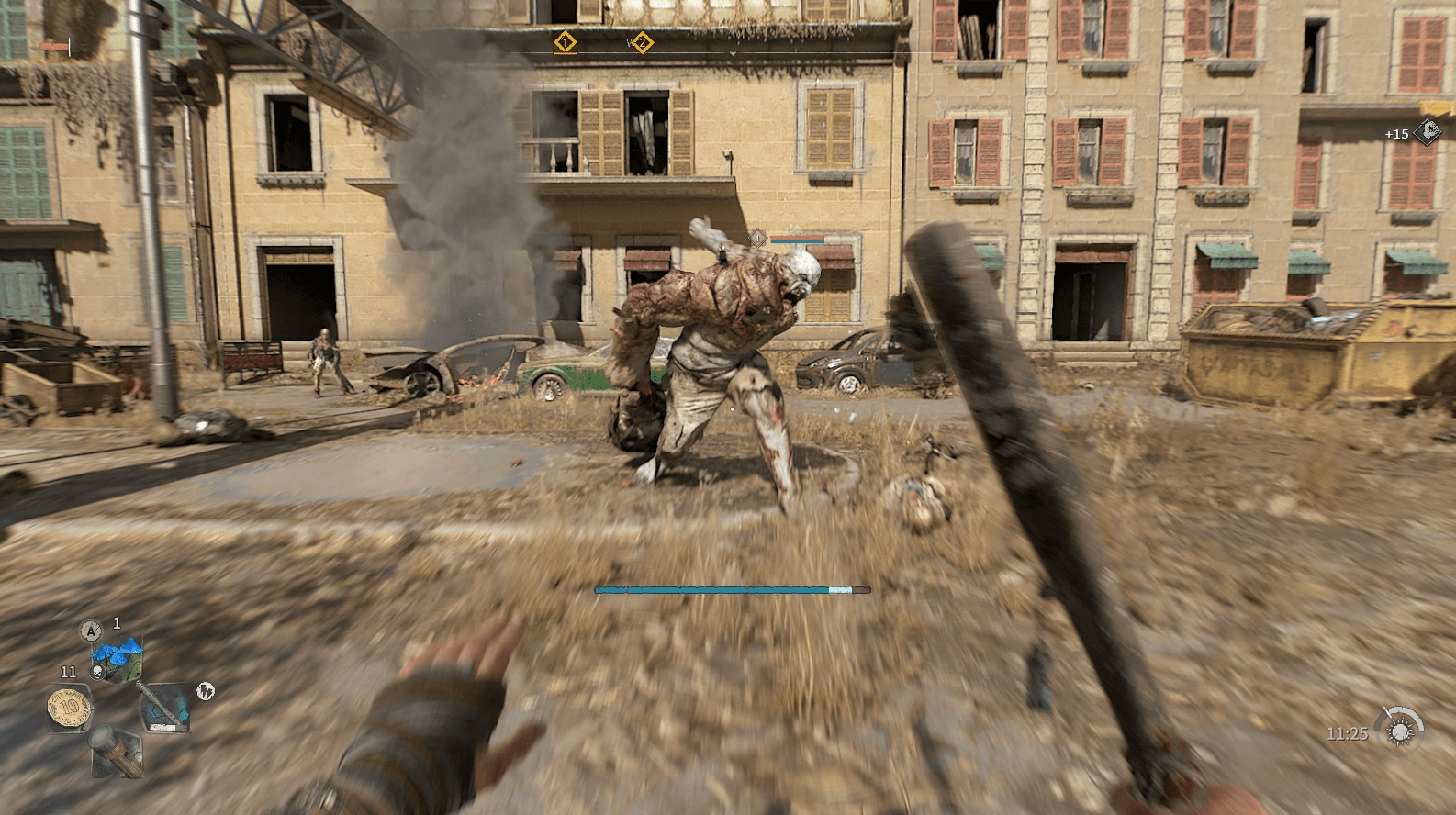Click objective marker 1 on the compass
The height and width of the screenshot is (815, 1456).
tap(565, 42)
